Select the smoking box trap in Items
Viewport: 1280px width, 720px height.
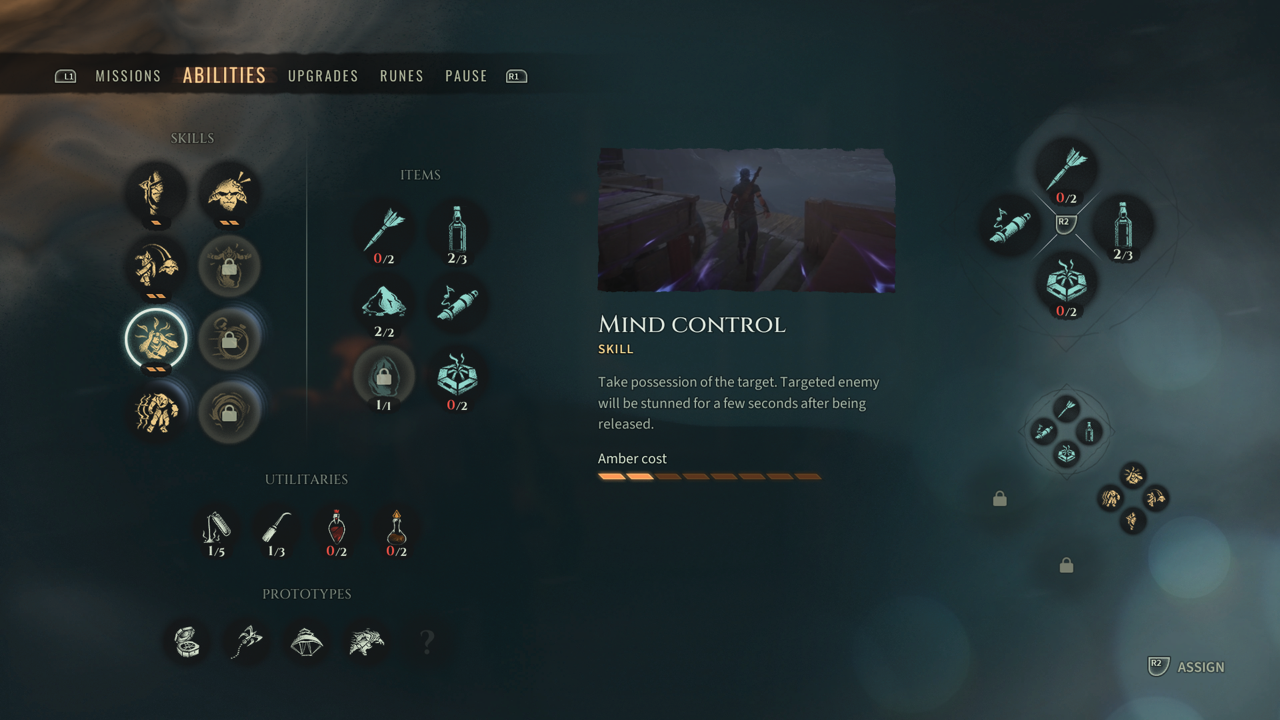pyautogui.click(x=457, y=377)
